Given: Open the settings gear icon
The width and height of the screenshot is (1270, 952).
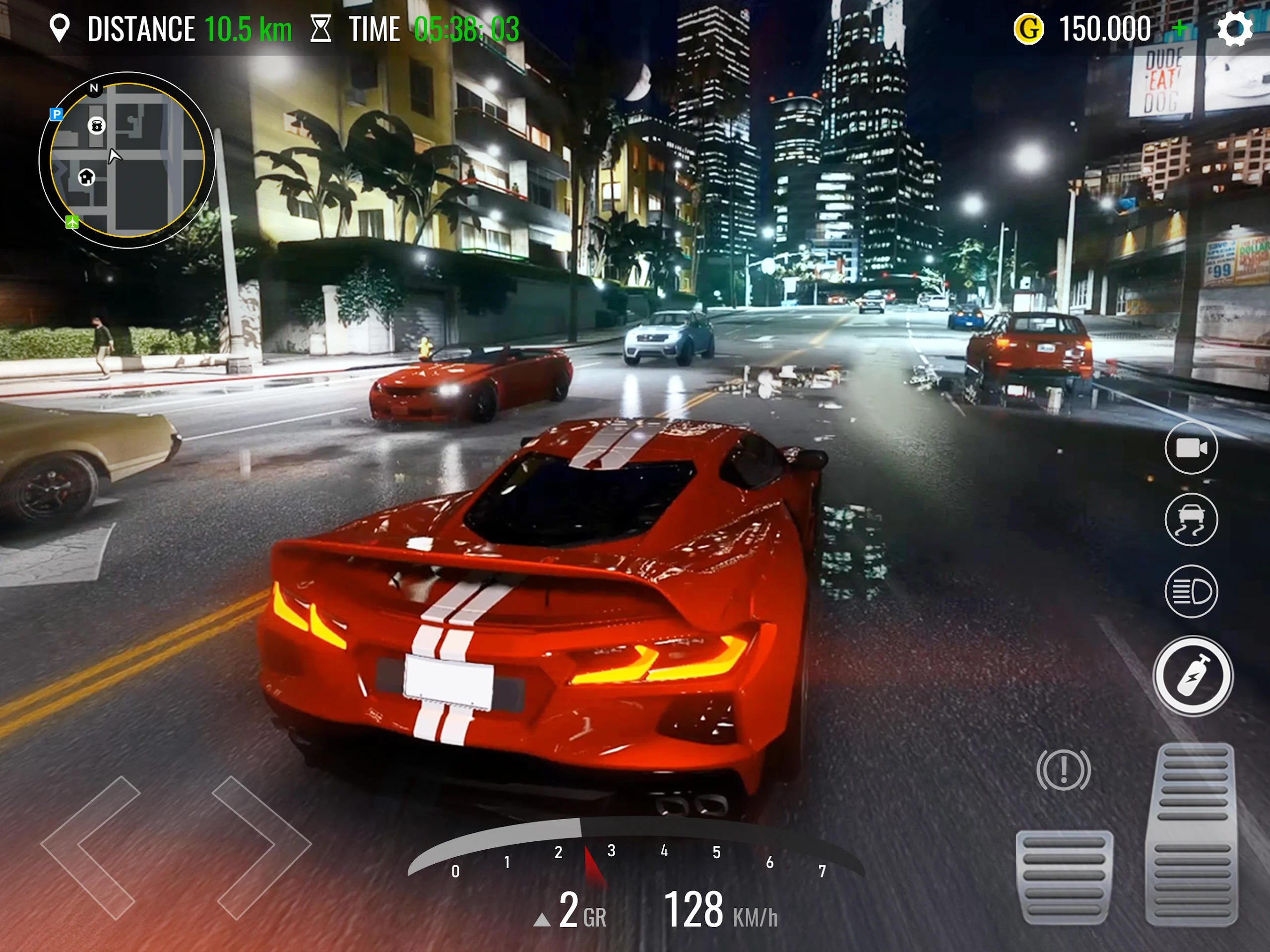Looking at the screenshot, I should point(1234,29).
